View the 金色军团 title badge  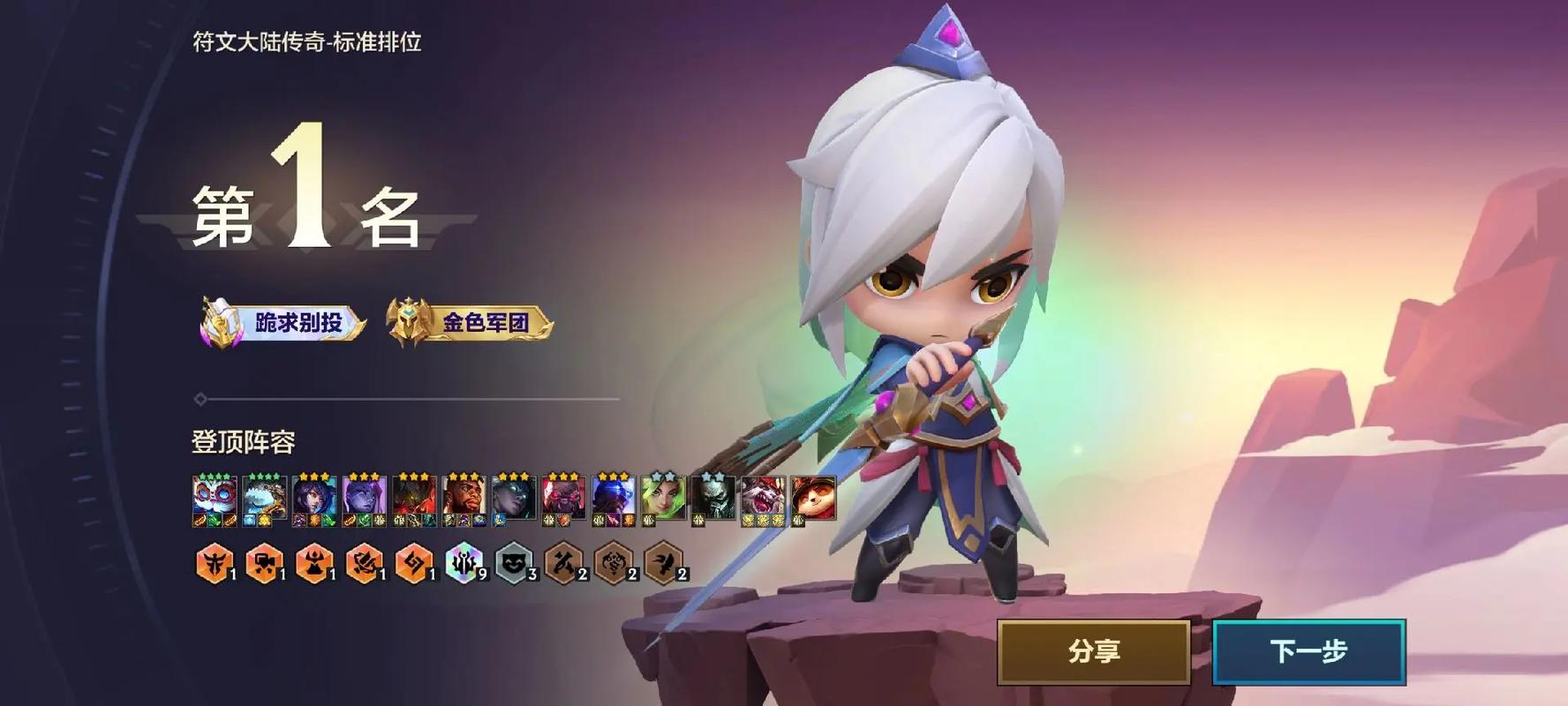470,323
